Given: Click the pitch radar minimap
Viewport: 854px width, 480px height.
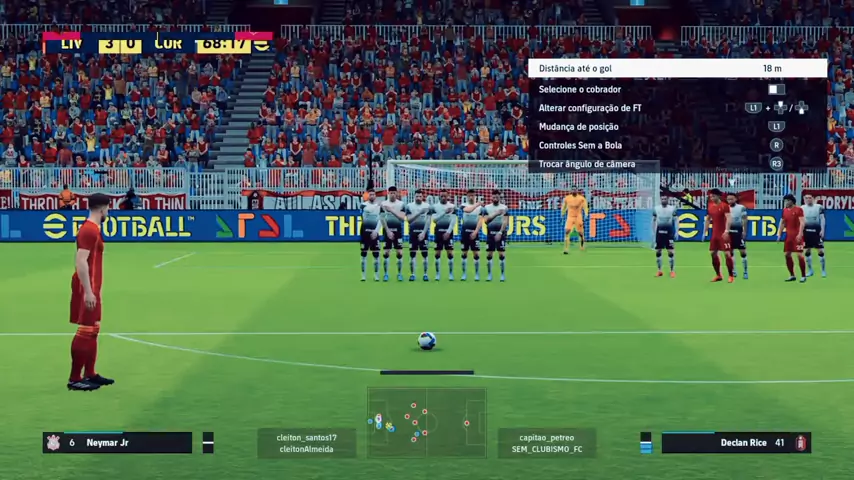Looking at the screenshot, I should click(x=427, y=423).
